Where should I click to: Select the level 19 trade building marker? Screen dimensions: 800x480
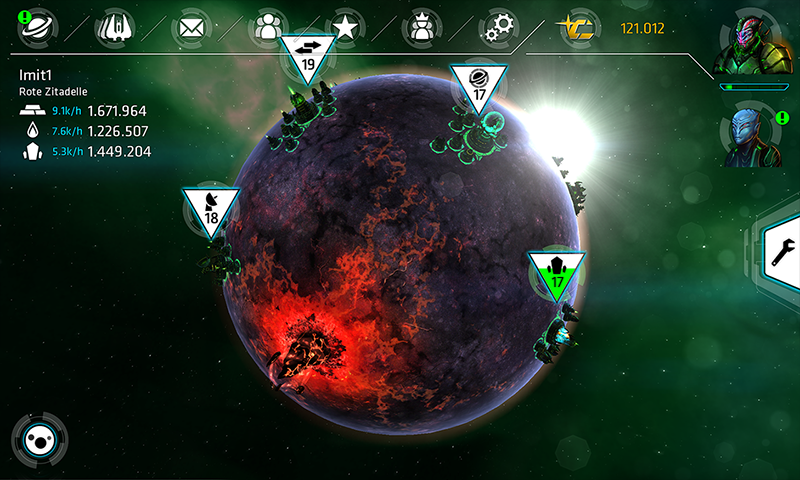coord(308,58)
